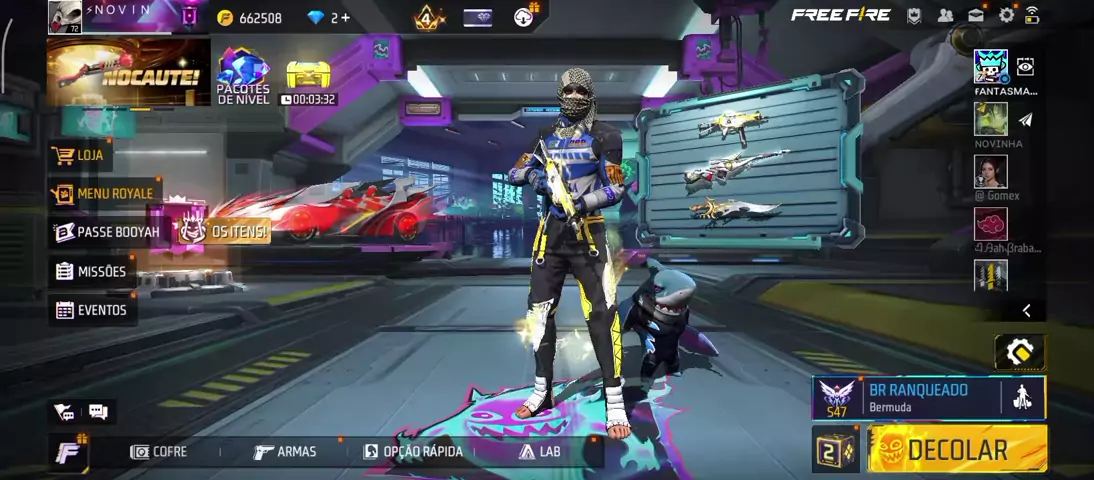This screenshot has height=480, width=1094.
Task: Open the Cofre vault
Action: point(159,452)
